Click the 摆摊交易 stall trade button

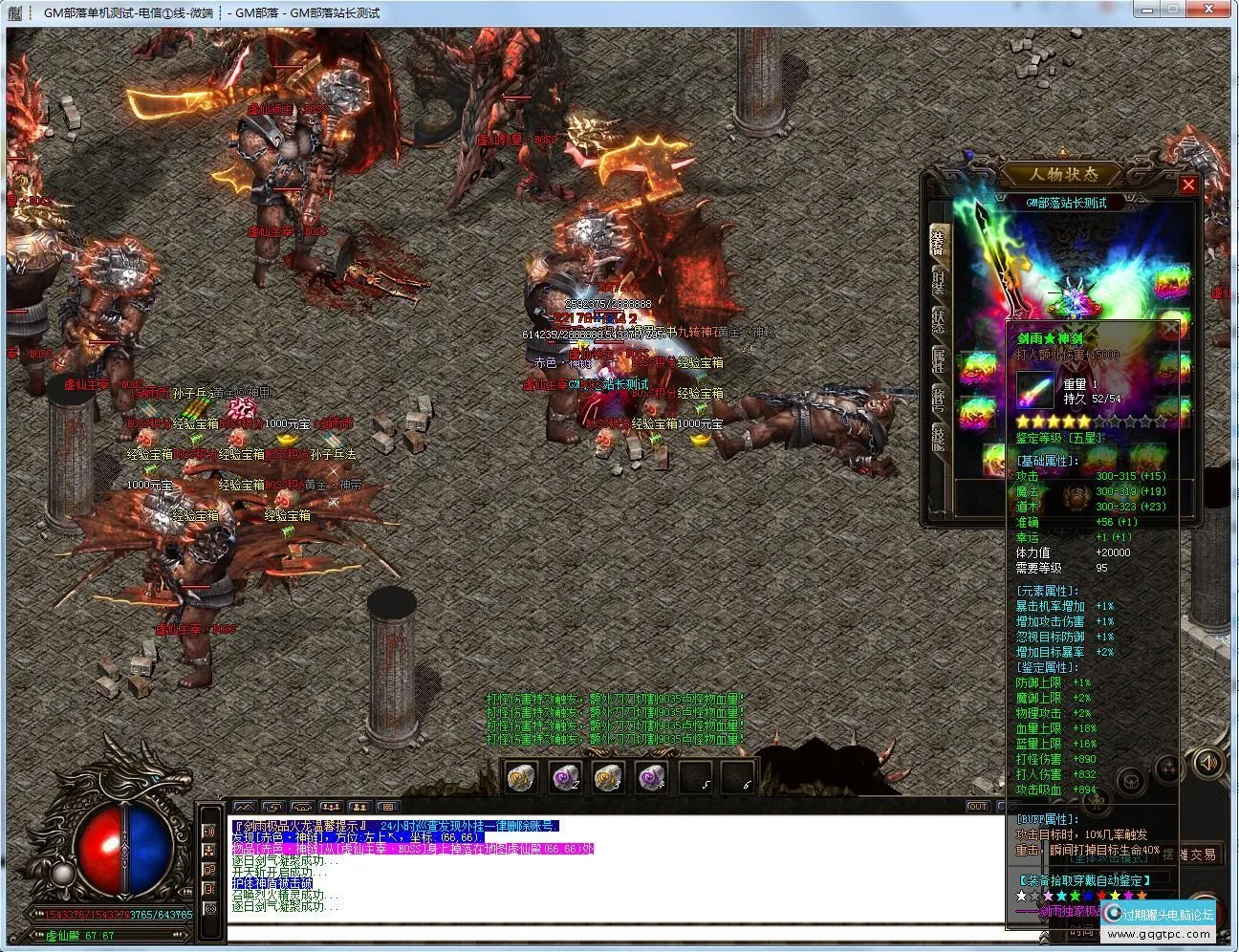point(1188,855)
